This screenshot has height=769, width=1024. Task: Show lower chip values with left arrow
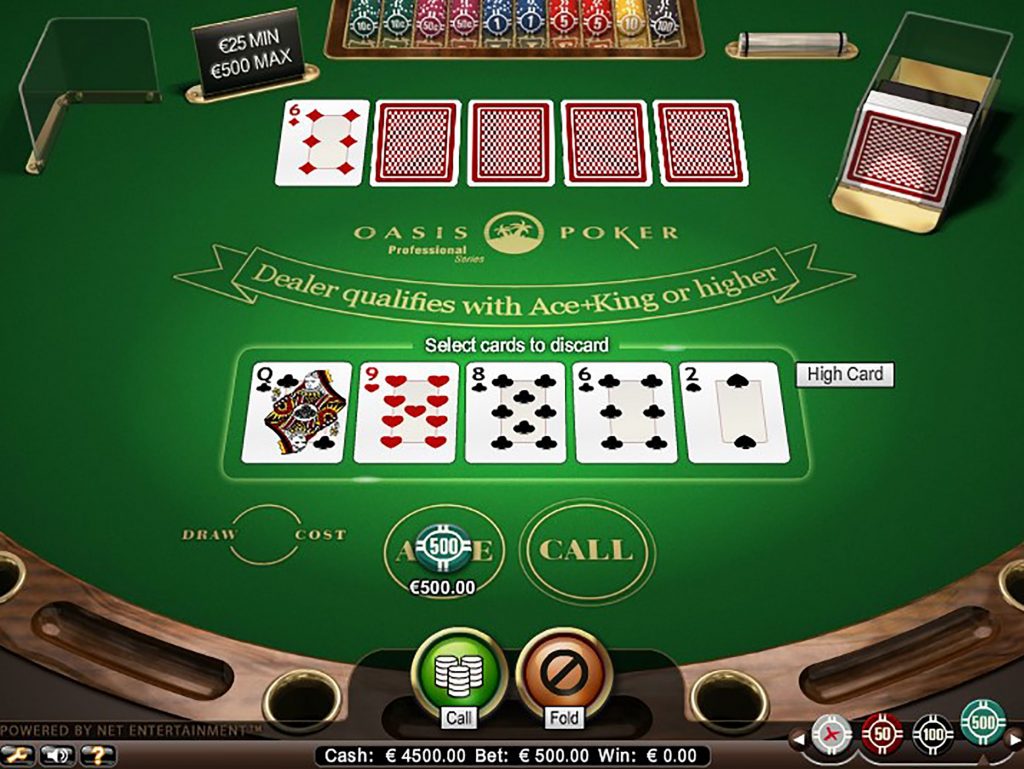click(799, 741)
